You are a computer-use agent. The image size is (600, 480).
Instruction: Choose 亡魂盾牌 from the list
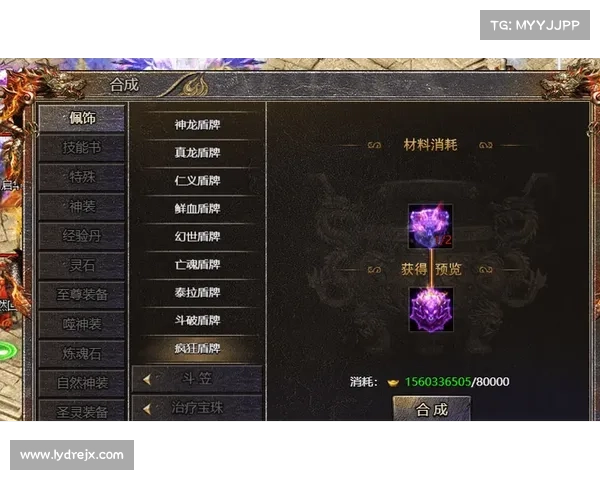point(197,265)
